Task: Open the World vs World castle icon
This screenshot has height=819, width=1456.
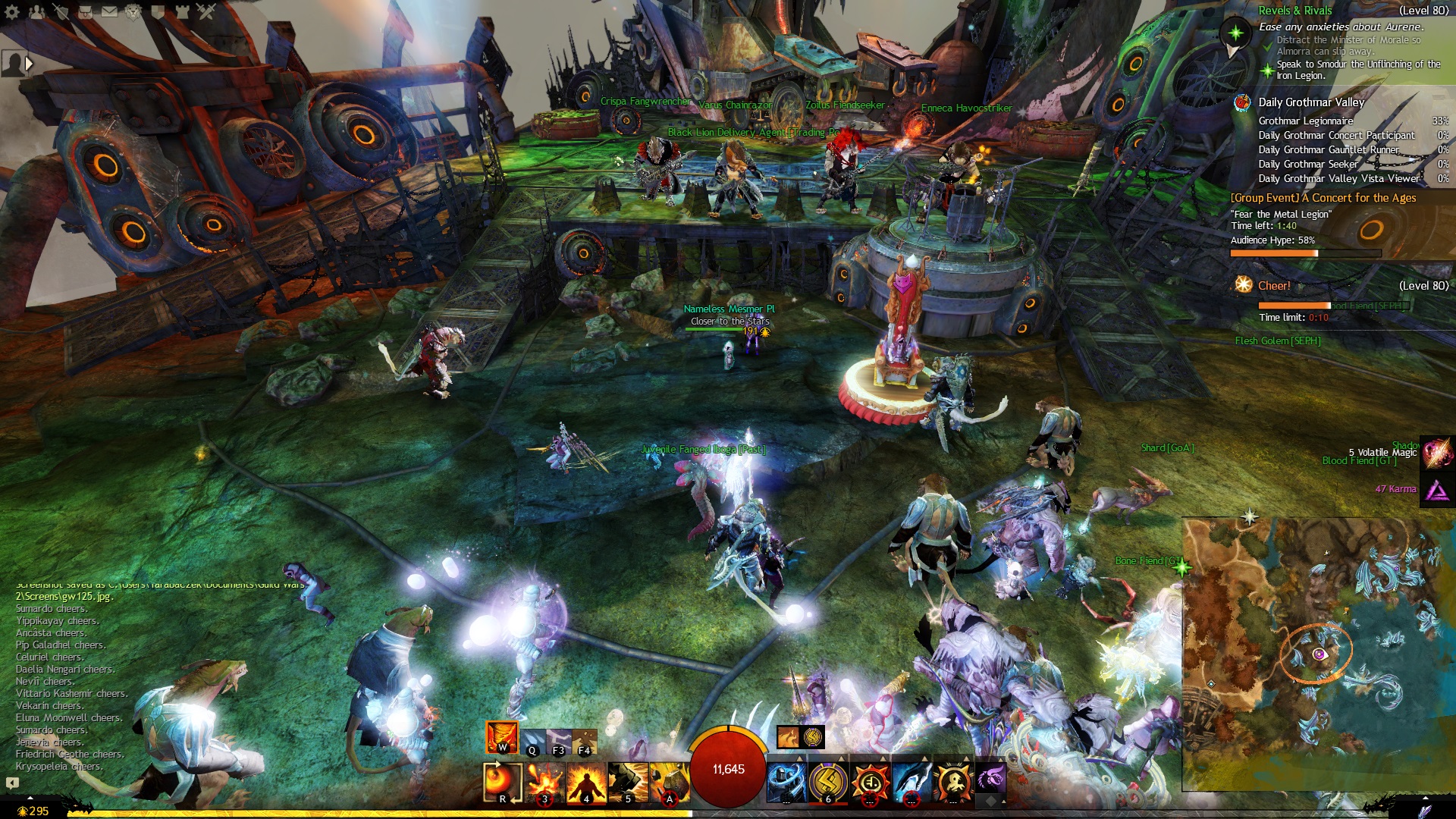Action: [182, 11]
